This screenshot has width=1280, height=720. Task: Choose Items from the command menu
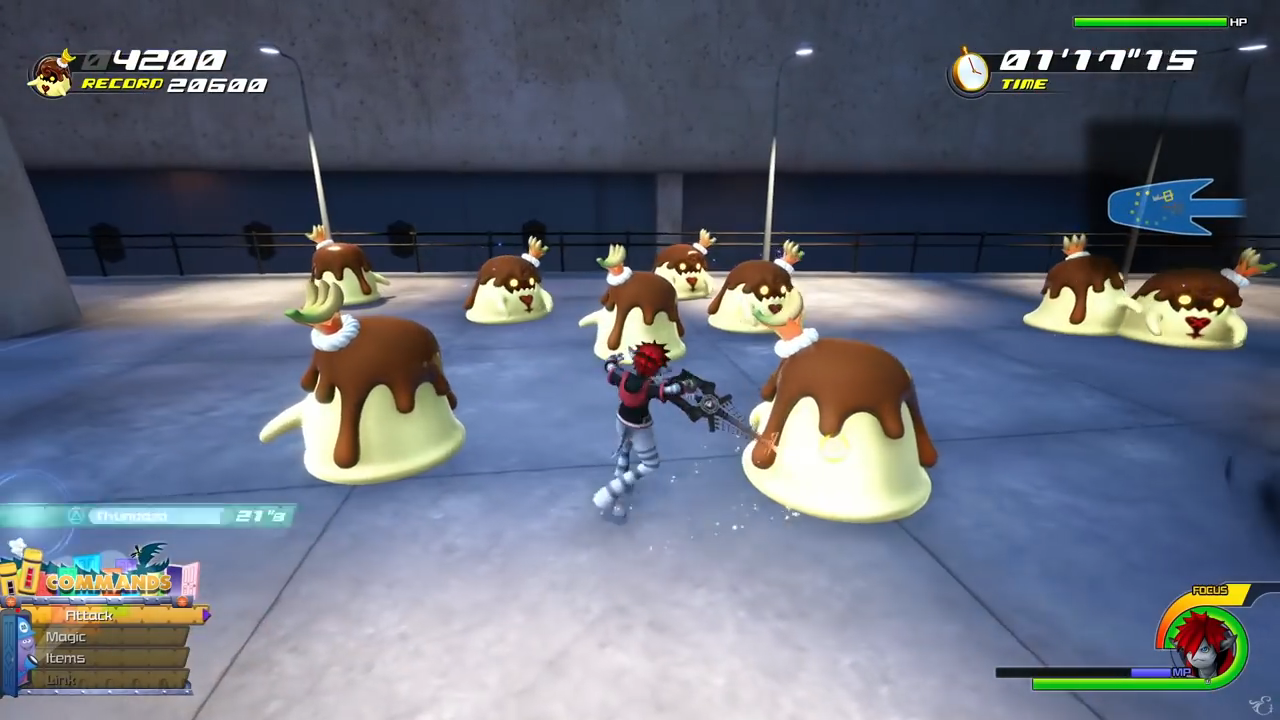66,659
